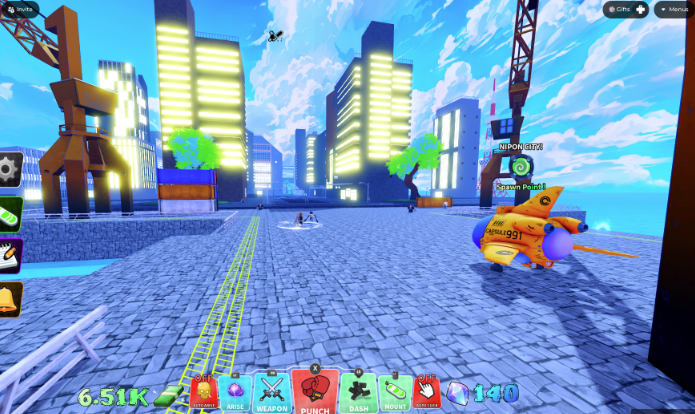Toggle the skull auto-arise button

pyautogui.click(x=203, y=391)
